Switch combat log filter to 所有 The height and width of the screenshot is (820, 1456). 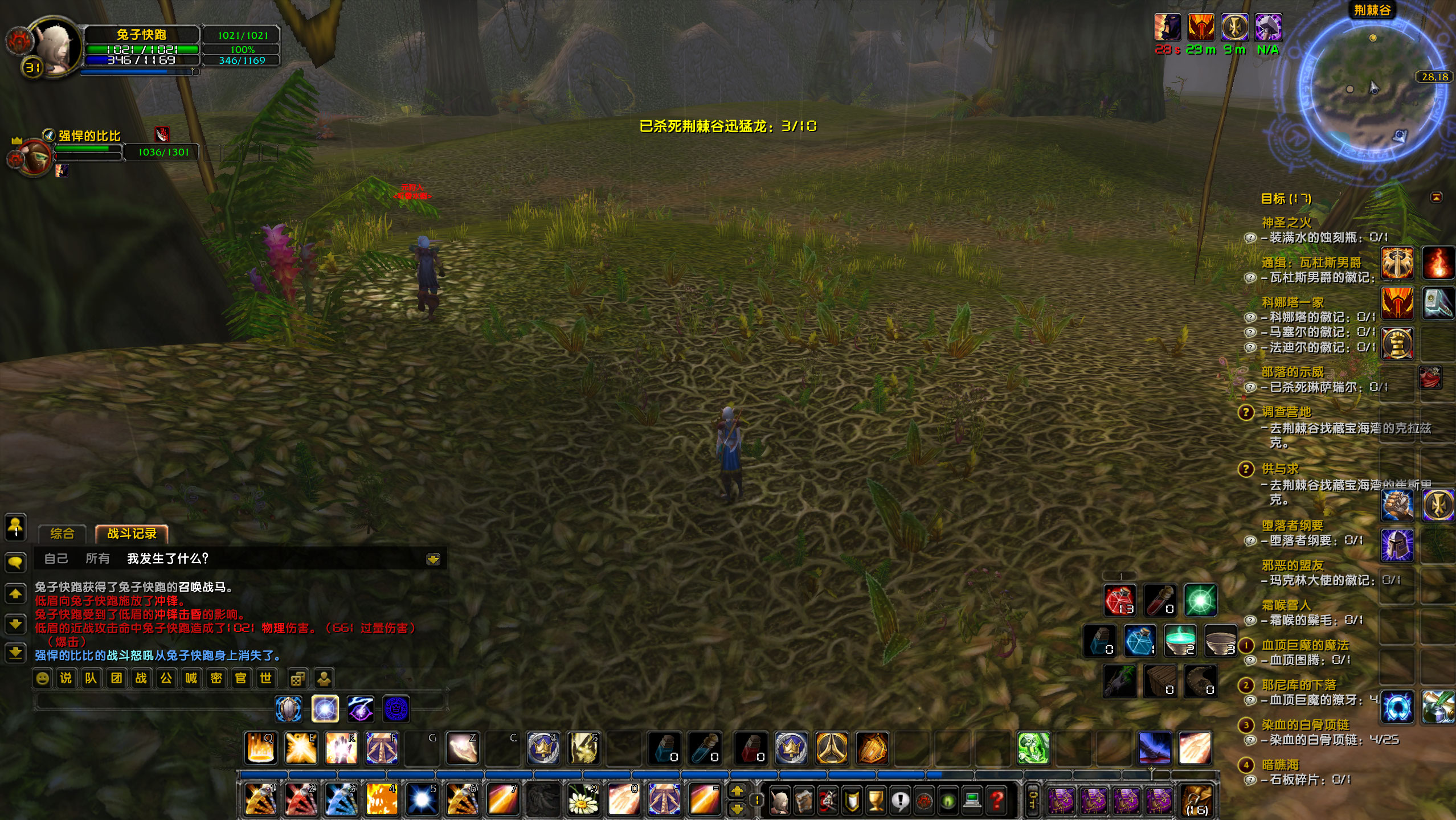(99, 559)
